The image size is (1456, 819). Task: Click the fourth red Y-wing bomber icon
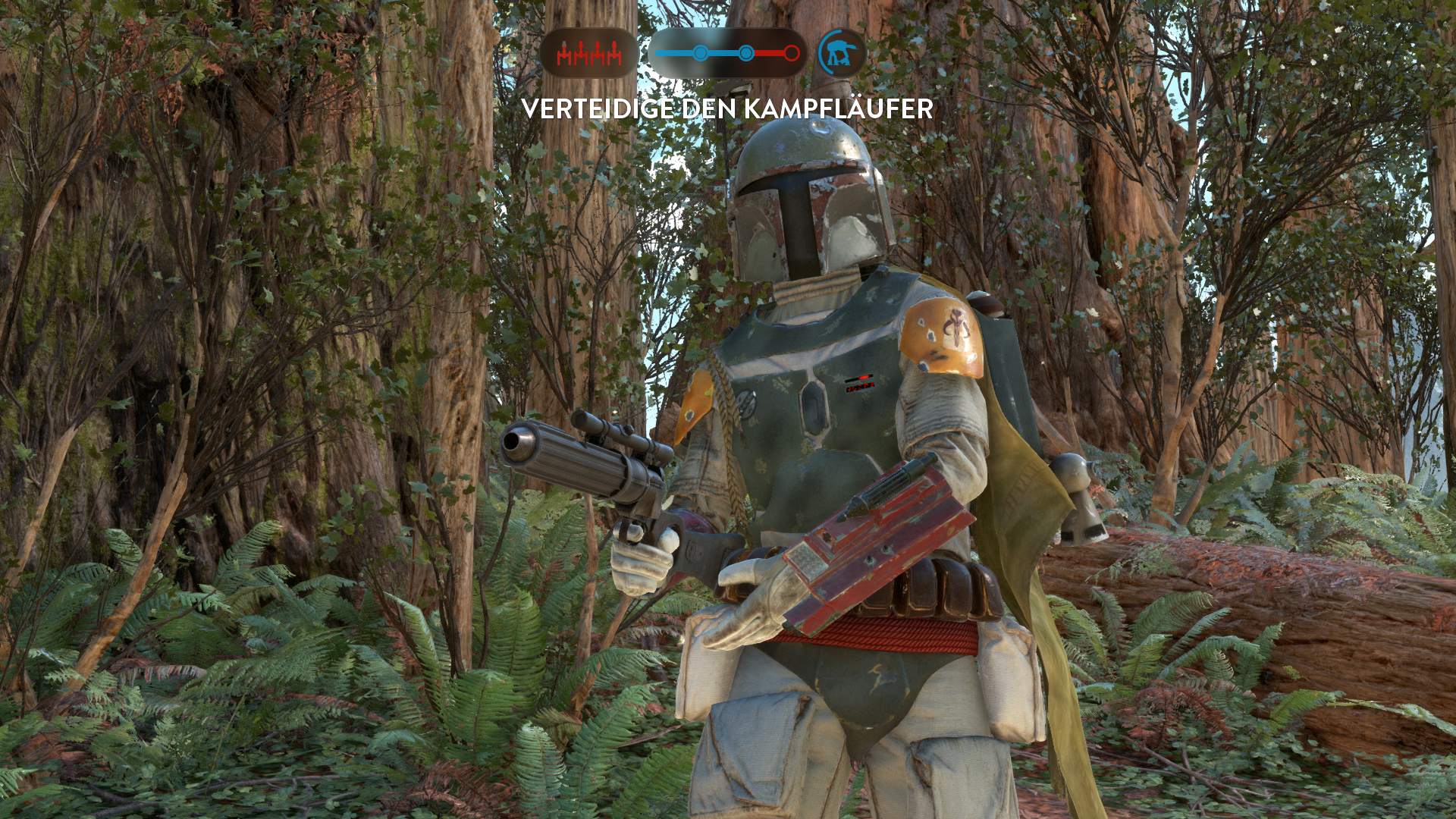pos(614,53)
